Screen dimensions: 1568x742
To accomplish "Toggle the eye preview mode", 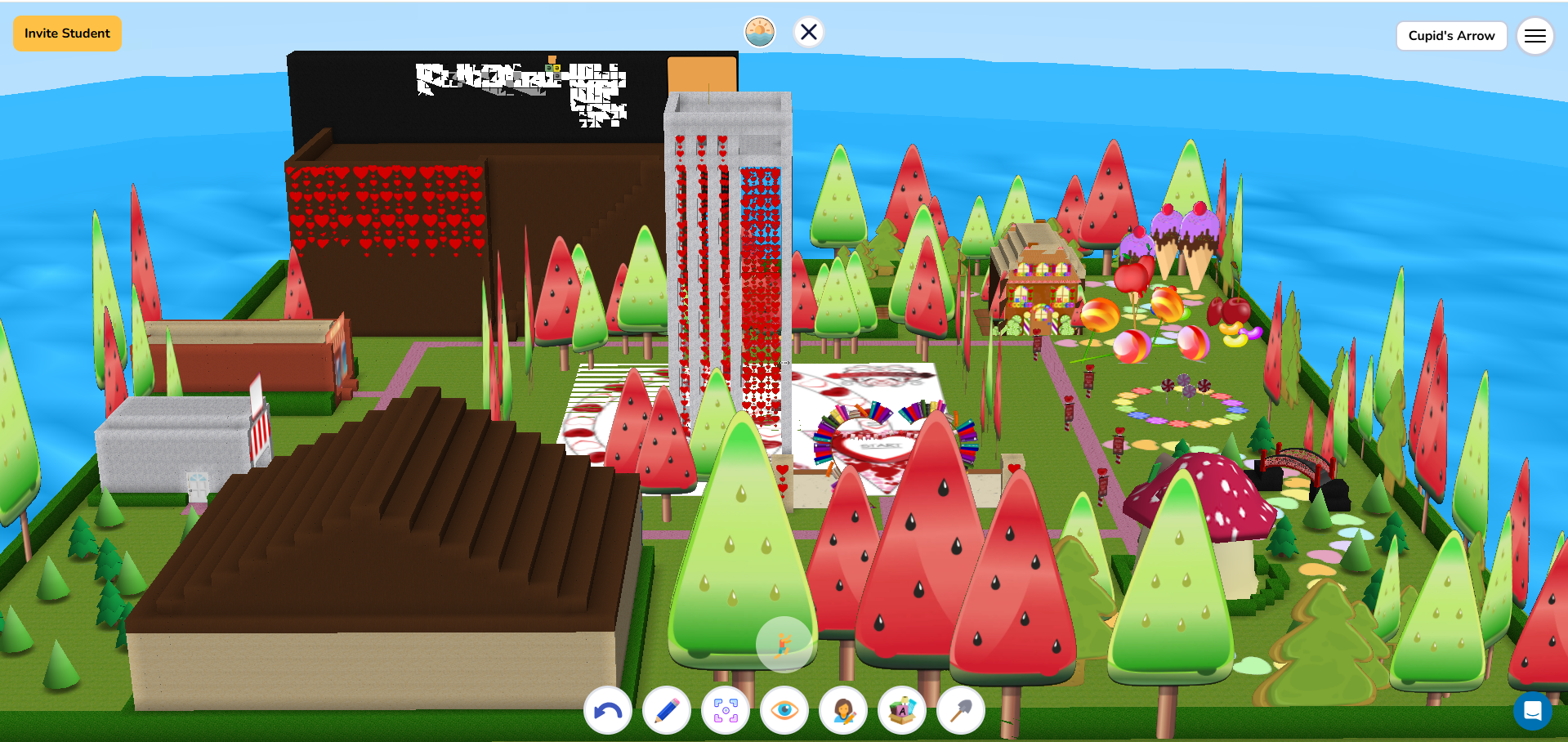I will pyautogui.click(x=784, y=710).
